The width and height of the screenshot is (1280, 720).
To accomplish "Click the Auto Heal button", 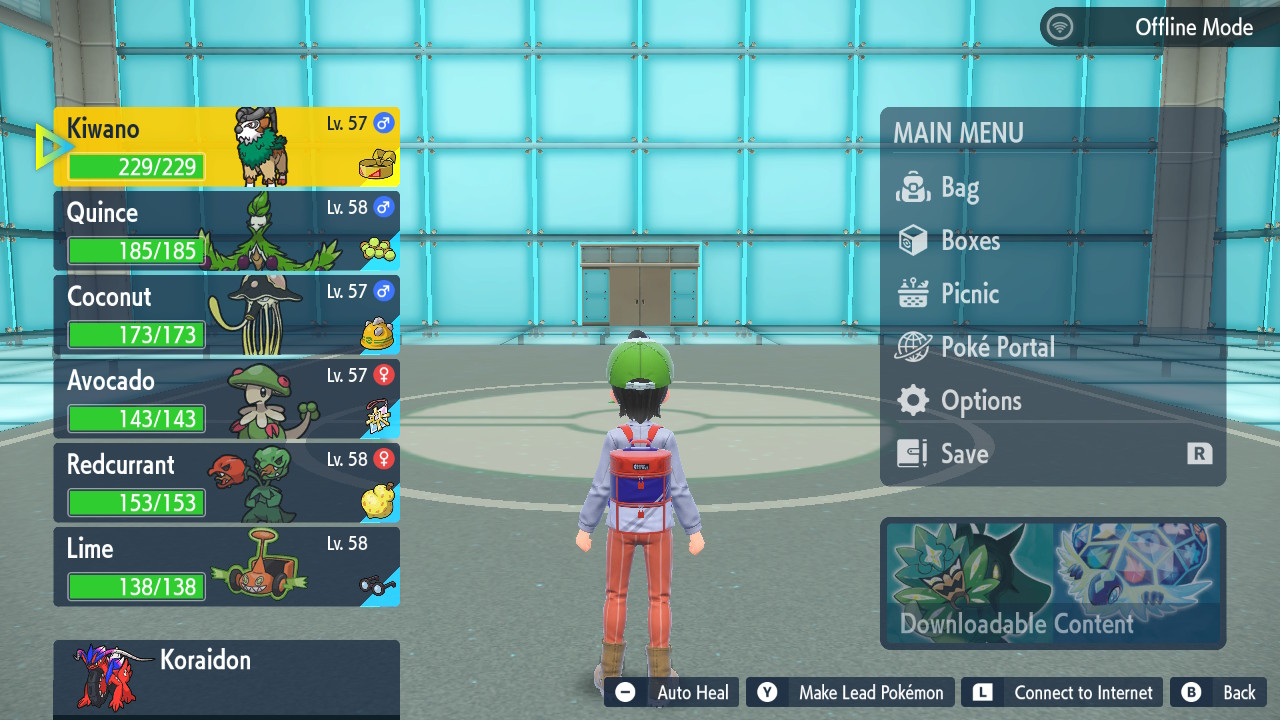I will [672, 692].
